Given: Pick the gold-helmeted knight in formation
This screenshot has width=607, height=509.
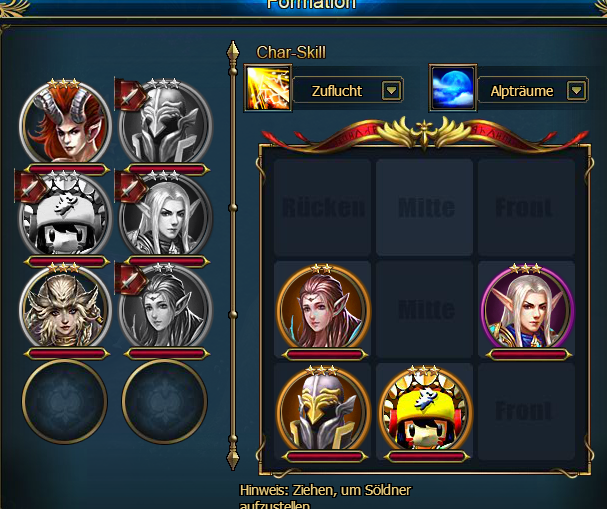Looking at the screenshot, I should pyautogui.click(x=322, y=410).
